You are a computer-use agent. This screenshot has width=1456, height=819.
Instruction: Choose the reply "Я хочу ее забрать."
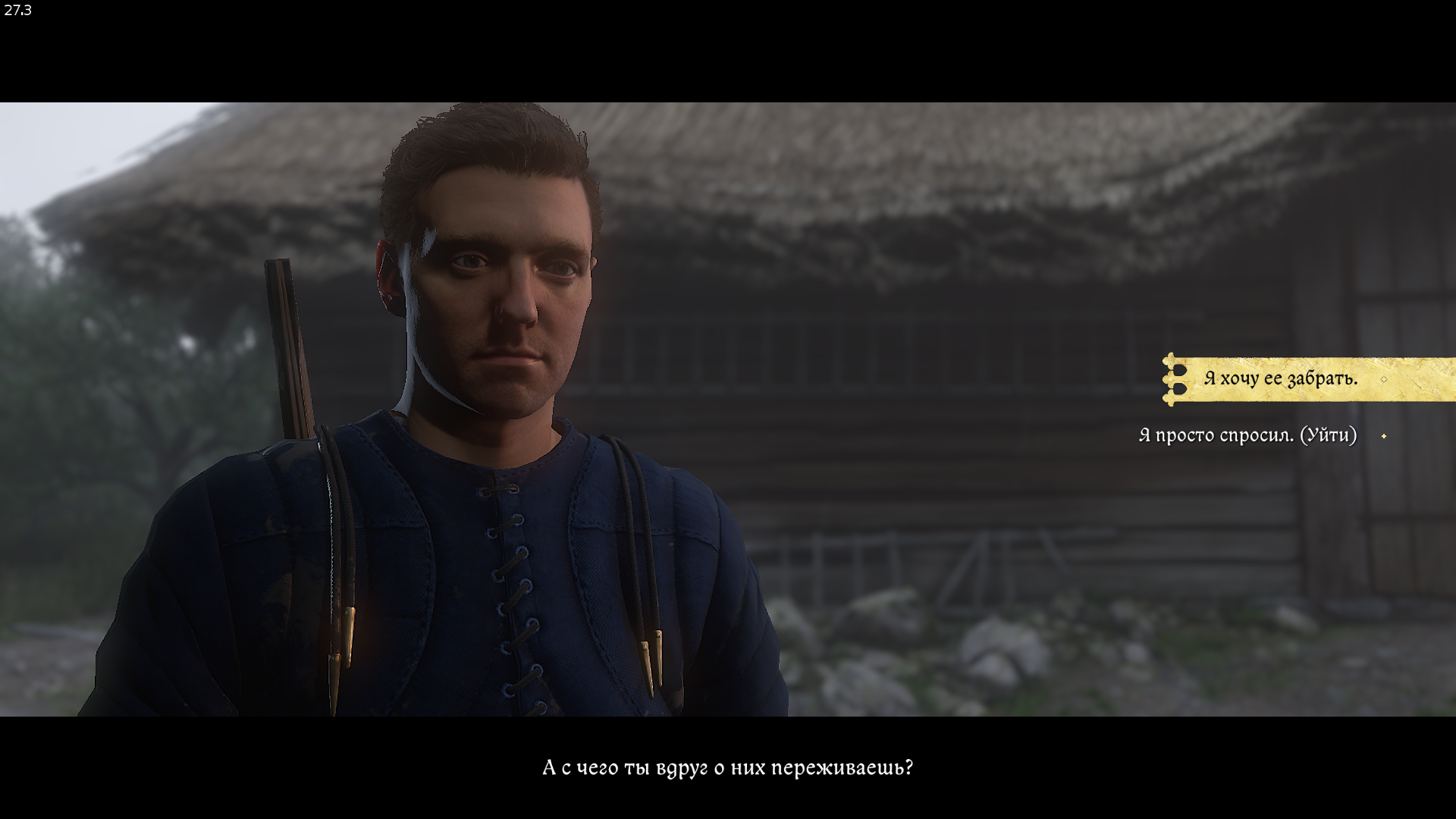(1280, 378)
